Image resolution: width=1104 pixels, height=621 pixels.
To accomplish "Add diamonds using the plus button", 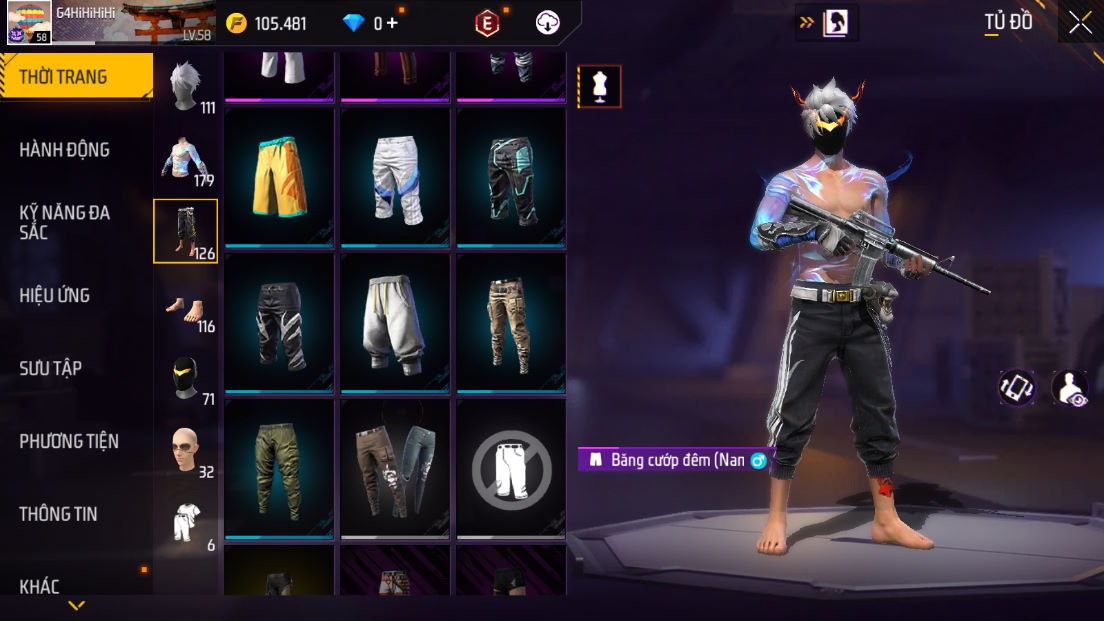I will tap(392, 23).
